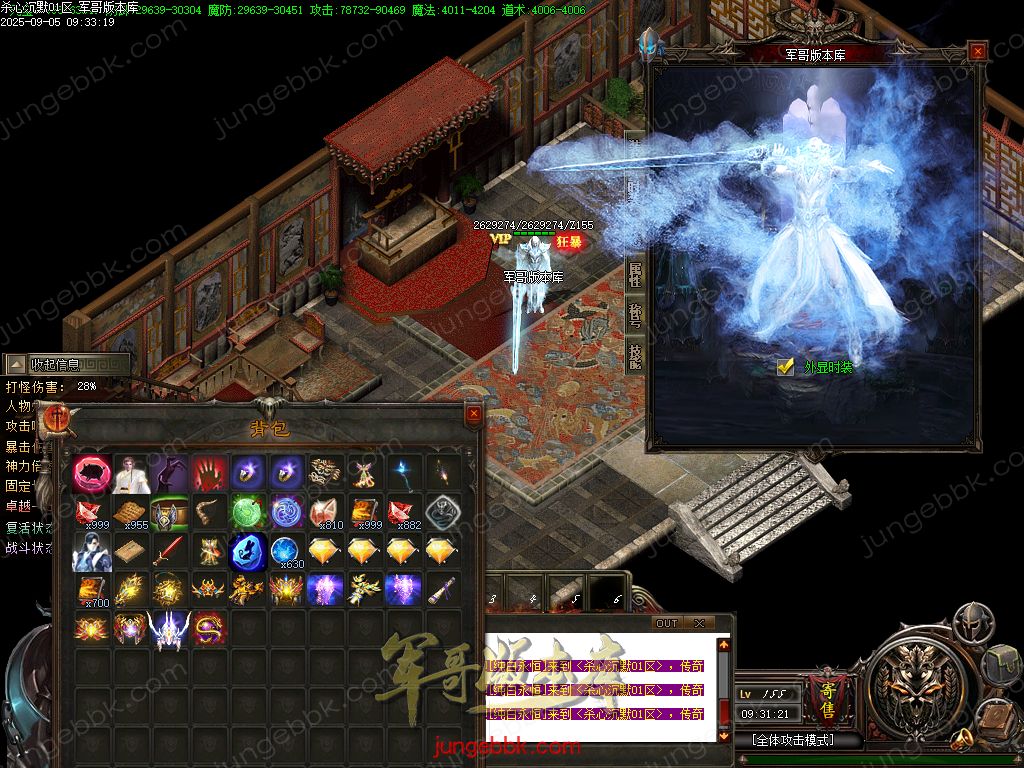
Task: Select the white-robed character portrait item
Action: [x=131, y=473]
